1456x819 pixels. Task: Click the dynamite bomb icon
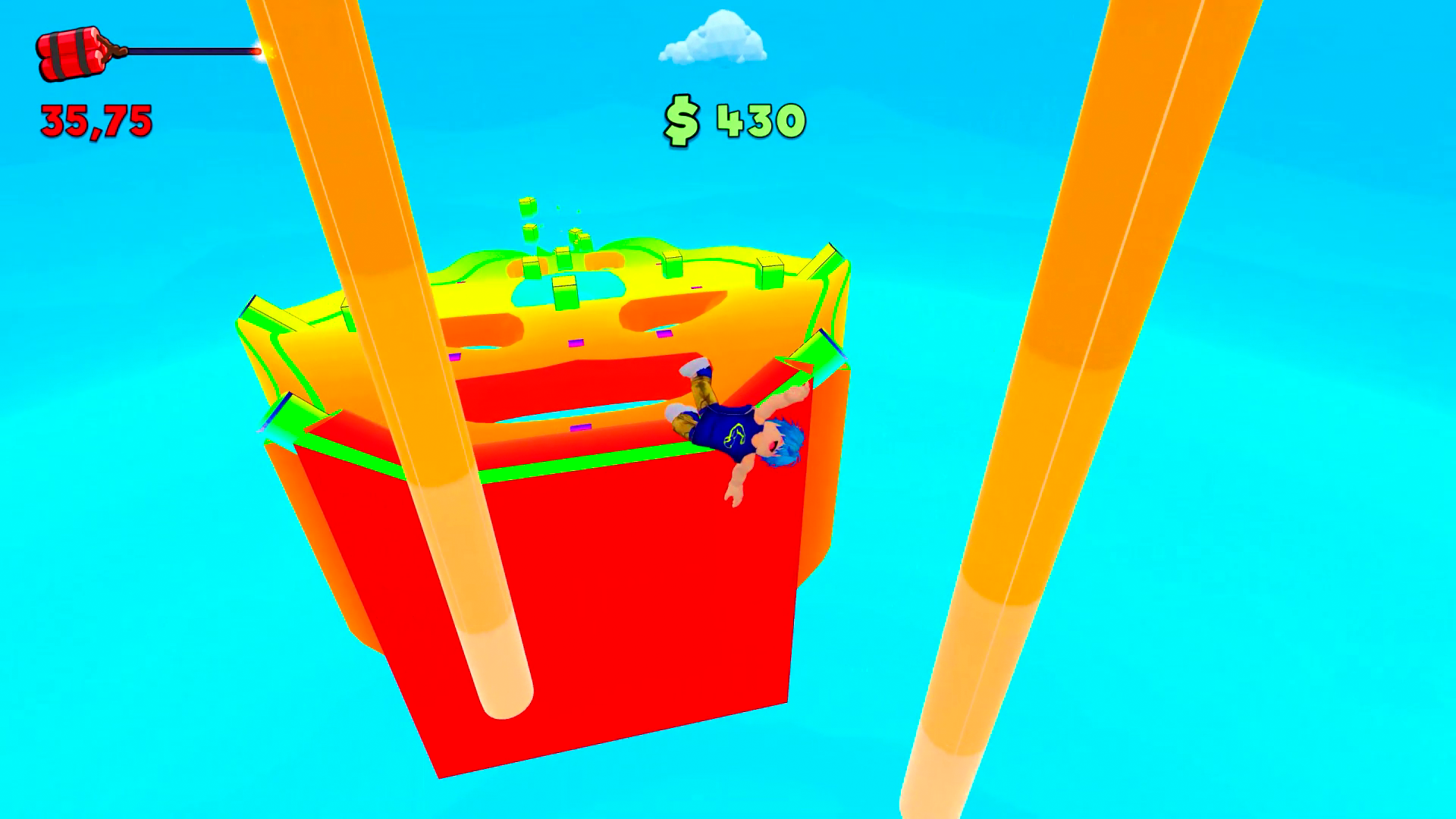point(72,49)
